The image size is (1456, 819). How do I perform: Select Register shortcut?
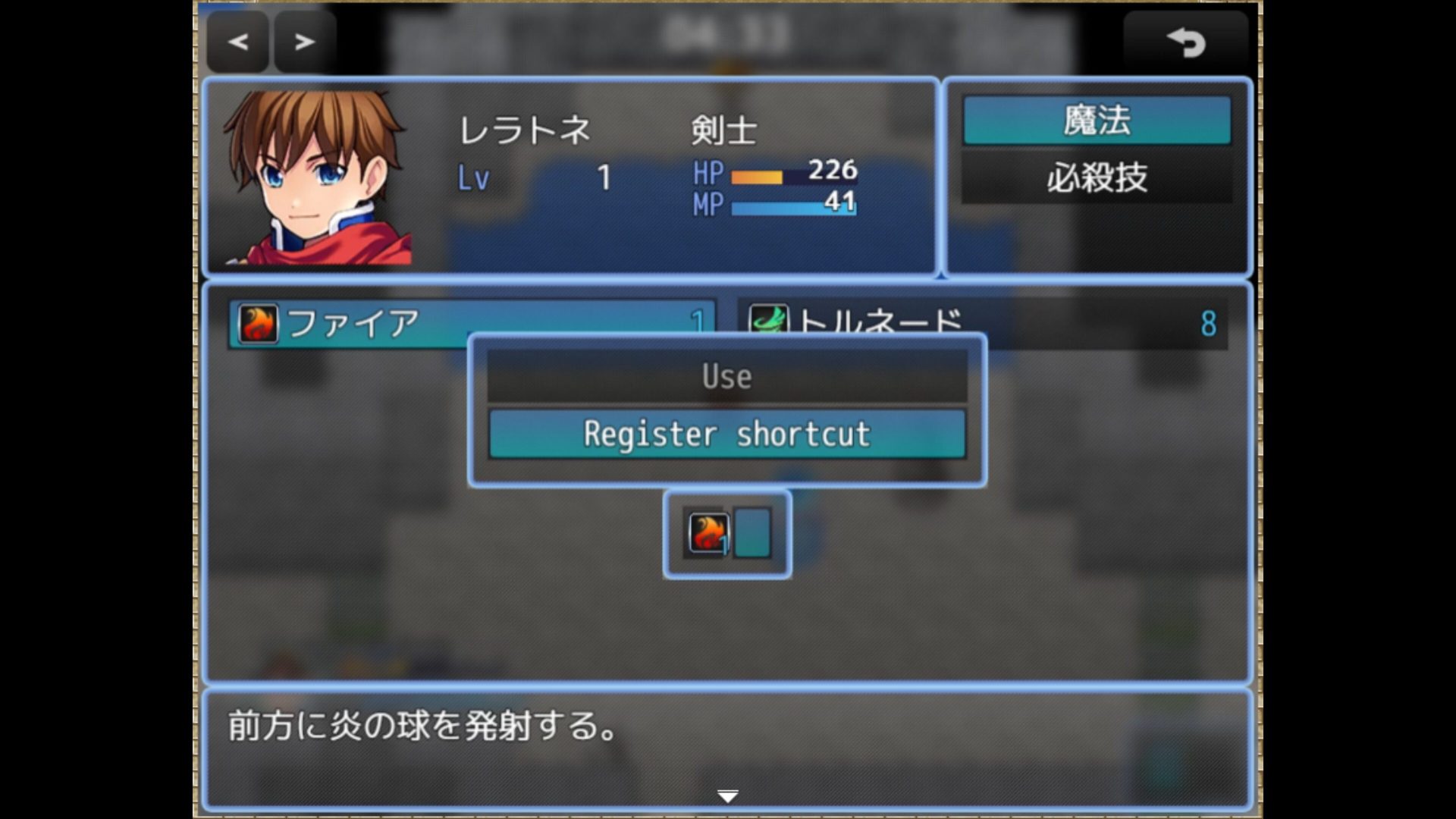pyautogui.click(x=726, y=434)
